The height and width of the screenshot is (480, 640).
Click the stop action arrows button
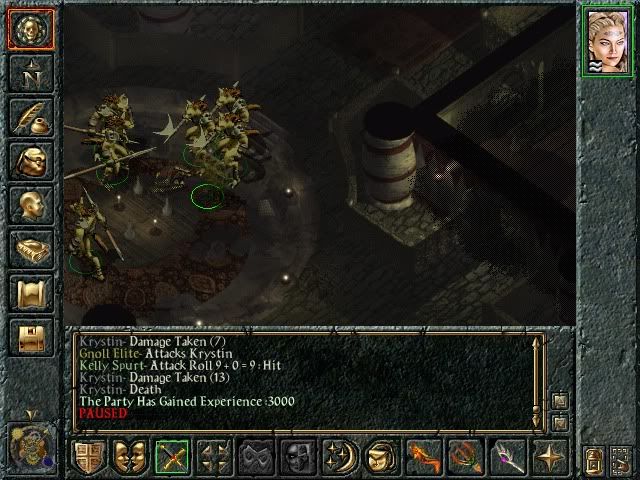215,456
